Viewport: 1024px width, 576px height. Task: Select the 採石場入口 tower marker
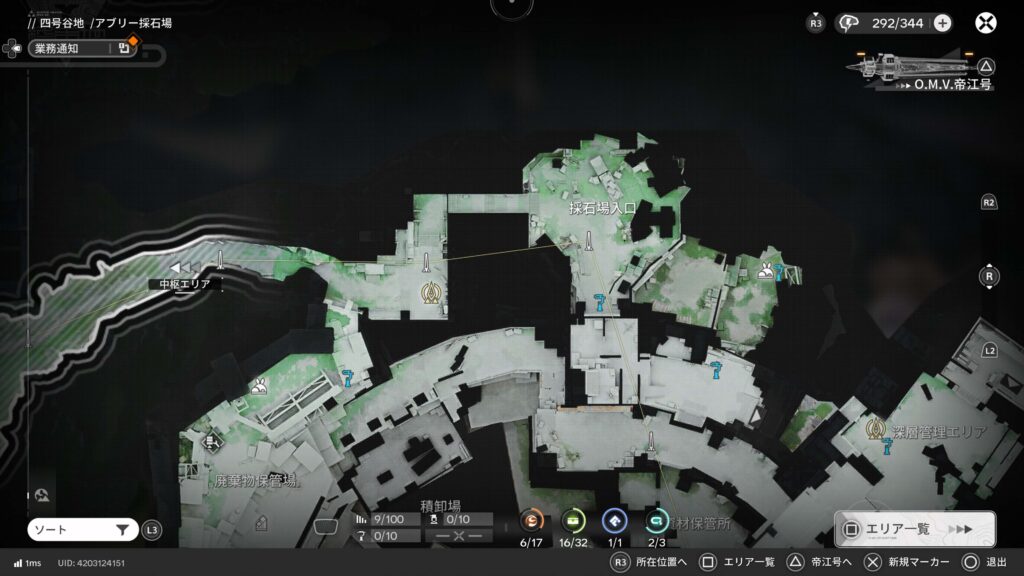(590, 240)
